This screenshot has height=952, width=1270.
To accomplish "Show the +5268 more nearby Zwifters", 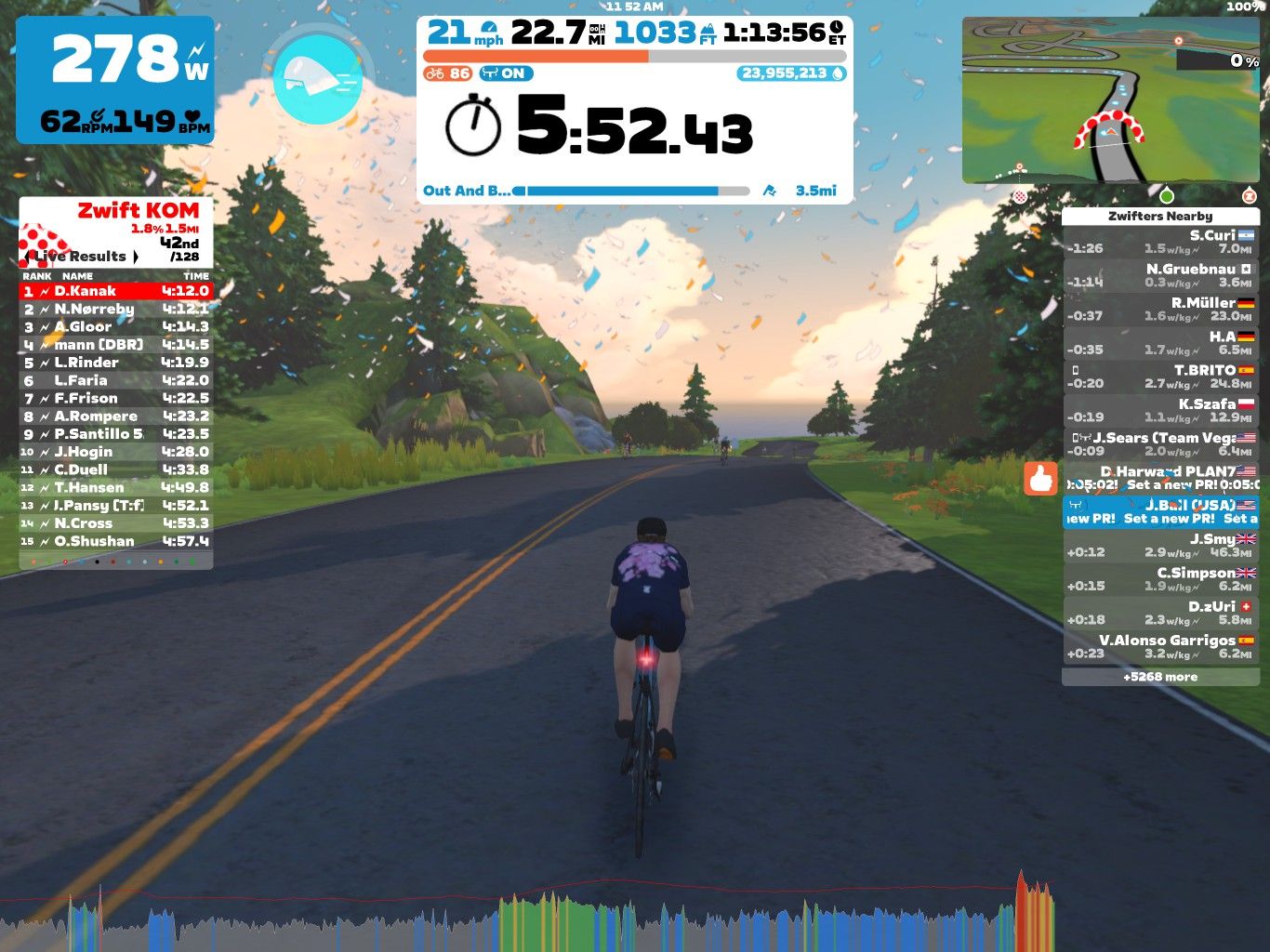I will click(x=1162, y=677).
